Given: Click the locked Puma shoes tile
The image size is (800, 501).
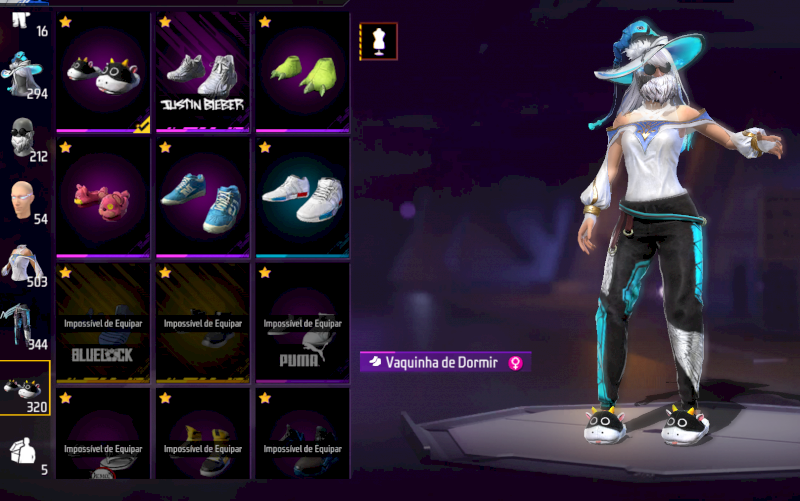Looking at the screenshot, I should (301, 322).
